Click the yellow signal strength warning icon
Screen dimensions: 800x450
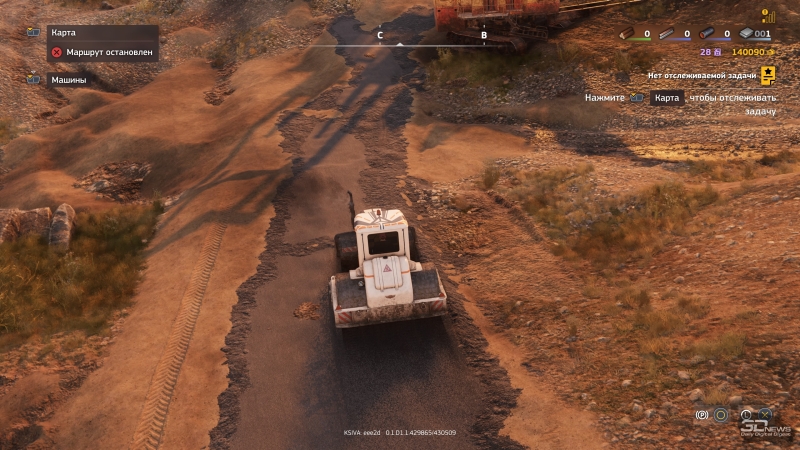[768, 16]
